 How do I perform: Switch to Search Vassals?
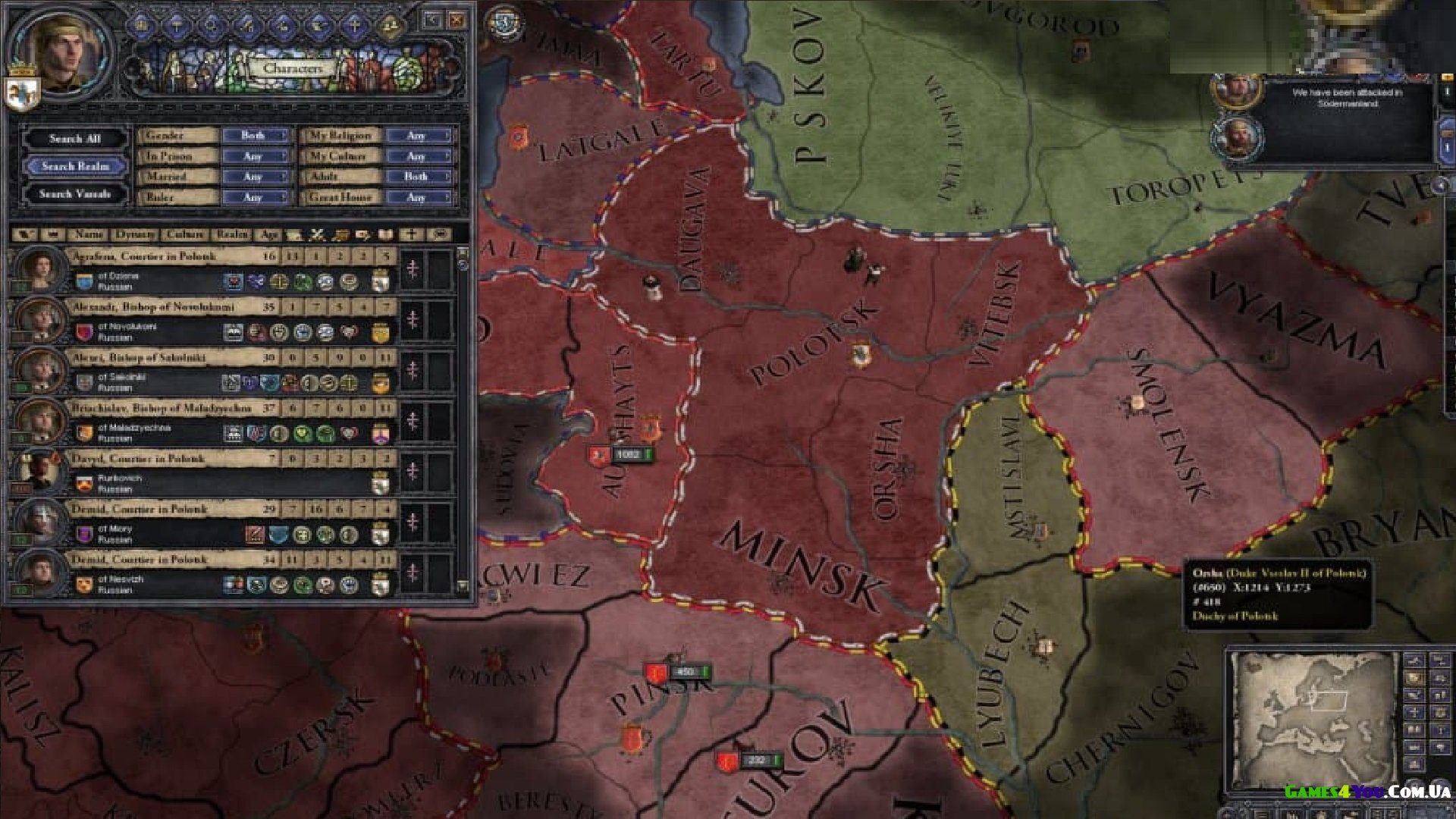click(x=75, y=194)
